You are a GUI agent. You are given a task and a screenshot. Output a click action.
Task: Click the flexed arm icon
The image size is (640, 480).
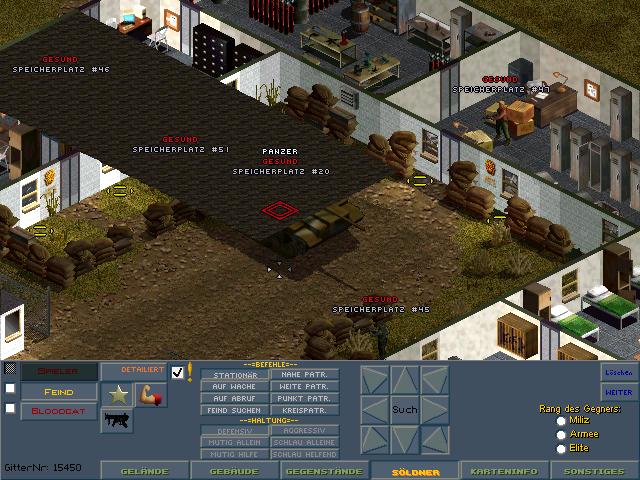151,395
